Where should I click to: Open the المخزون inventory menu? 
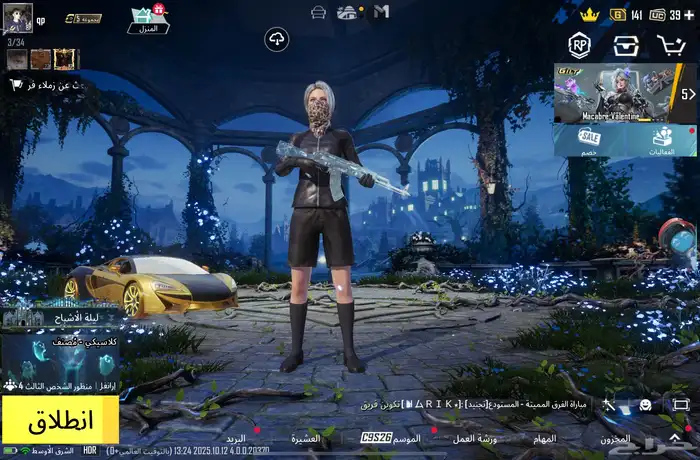[617, 439]
